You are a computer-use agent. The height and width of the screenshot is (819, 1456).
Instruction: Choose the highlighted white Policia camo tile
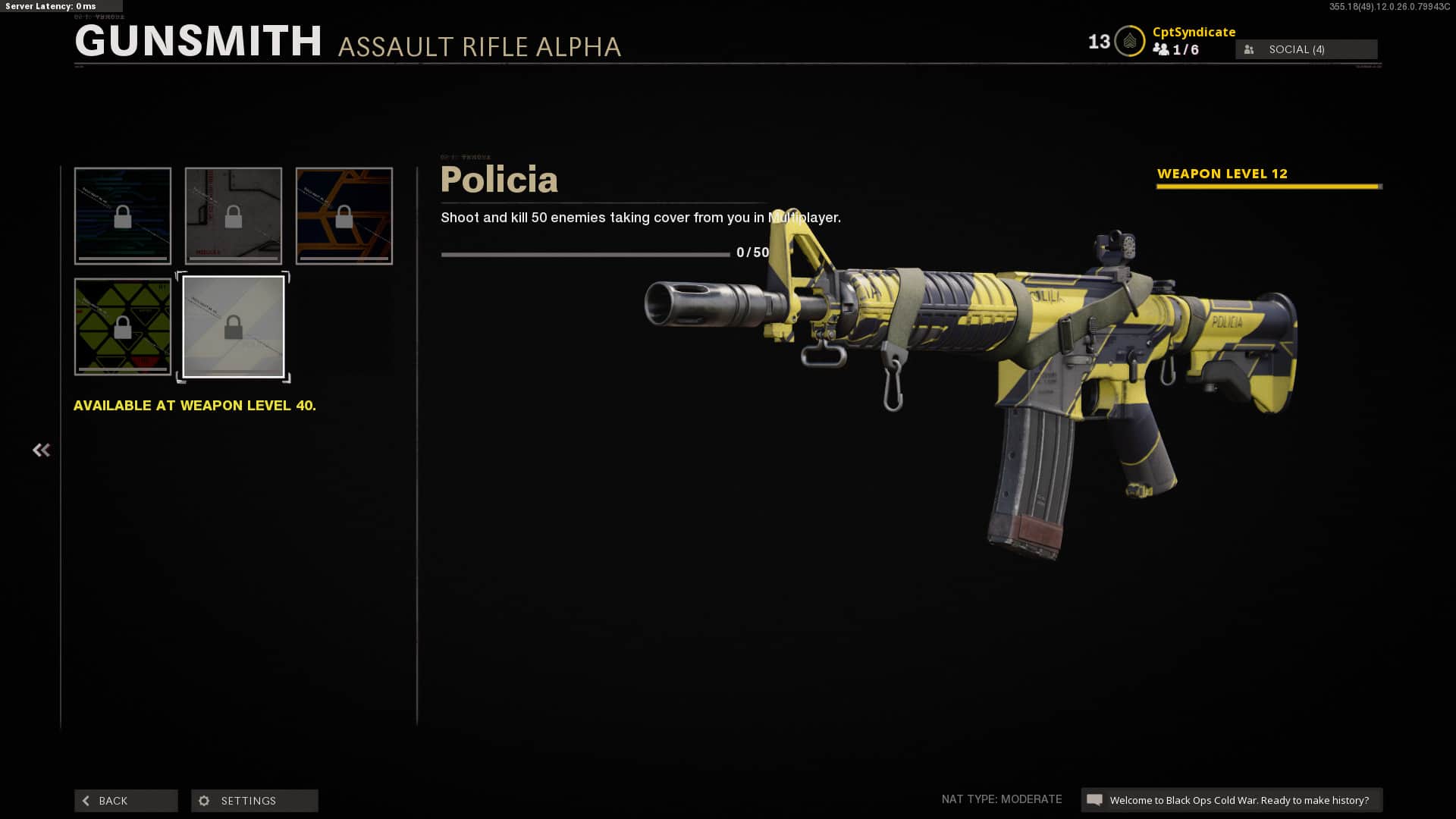click(234, 327)
